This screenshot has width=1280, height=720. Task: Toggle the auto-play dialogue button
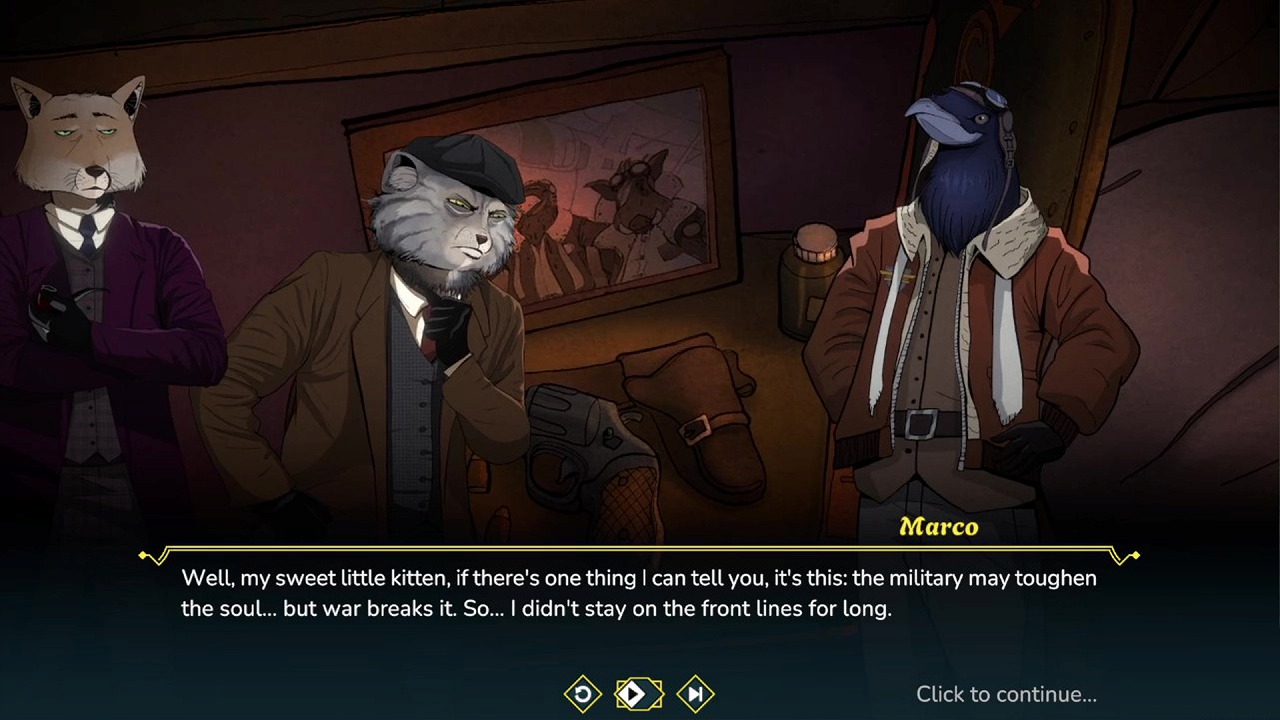tap(637, 693)
